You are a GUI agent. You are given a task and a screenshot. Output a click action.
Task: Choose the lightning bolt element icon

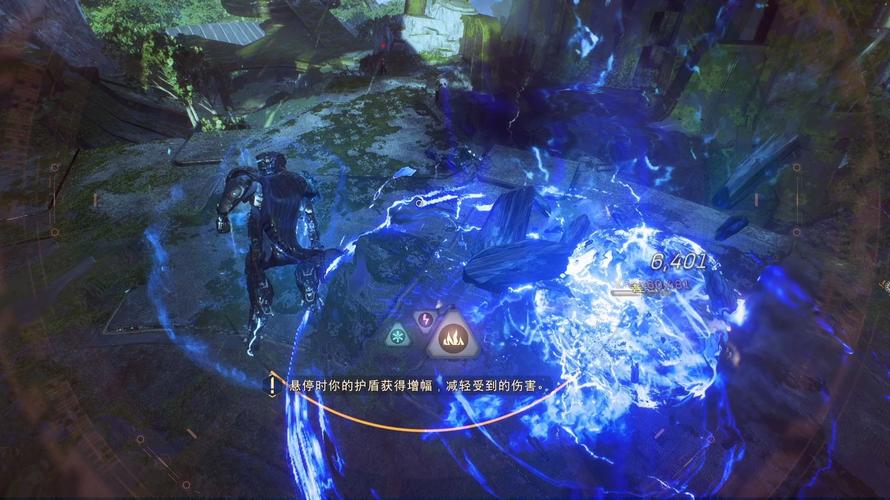pyautogui.click(x=423, y=320)
